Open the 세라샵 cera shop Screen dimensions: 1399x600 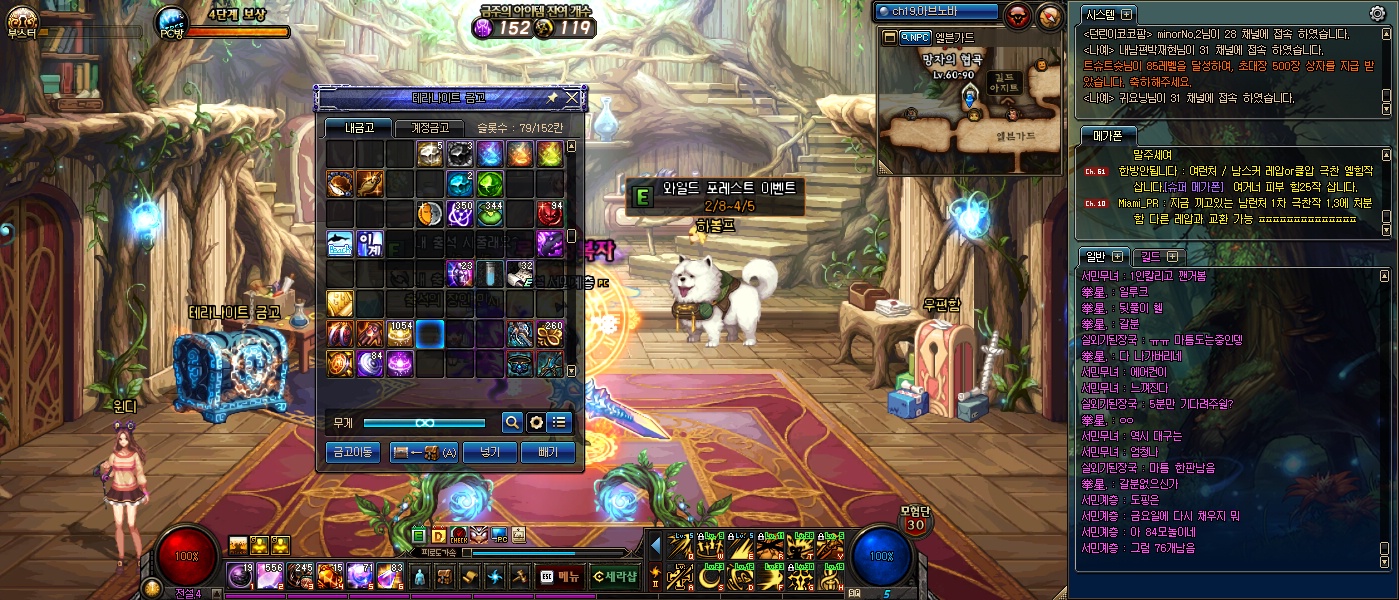pos(614,576)
